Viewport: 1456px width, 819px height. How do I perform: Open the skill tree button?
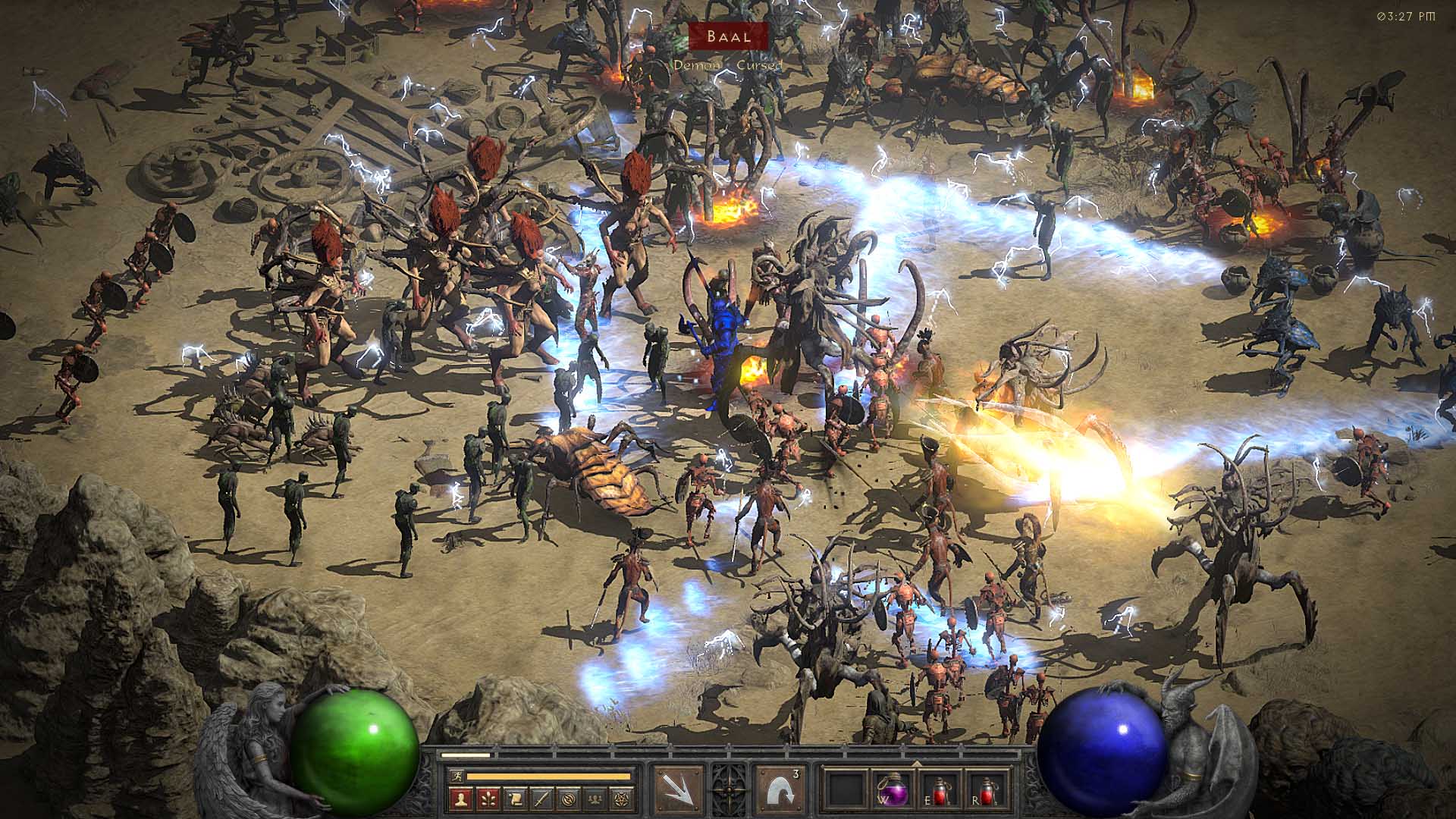[488, 798]
